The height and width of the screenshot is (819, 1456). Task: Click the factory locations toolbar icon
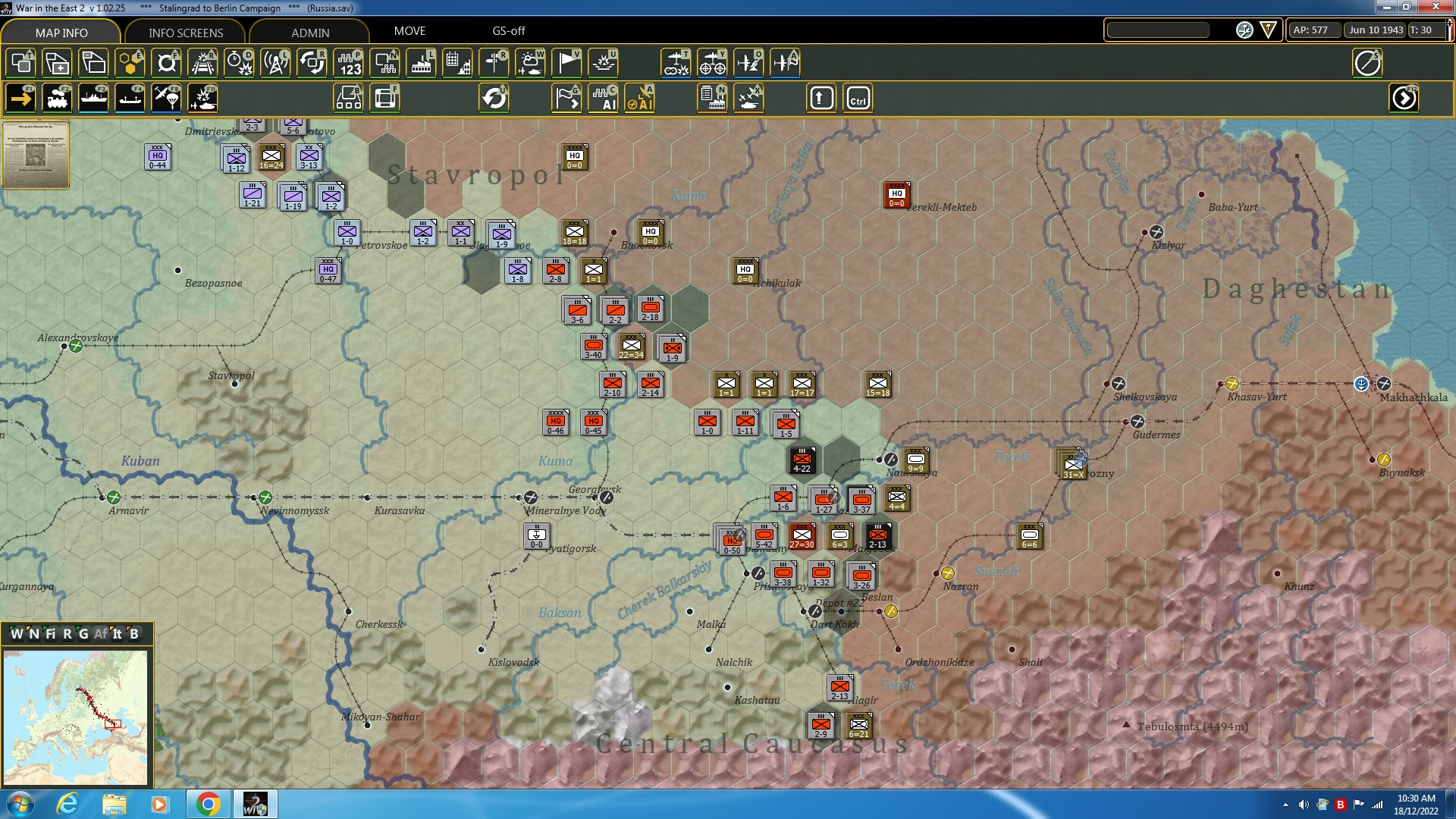coord(421,63)
